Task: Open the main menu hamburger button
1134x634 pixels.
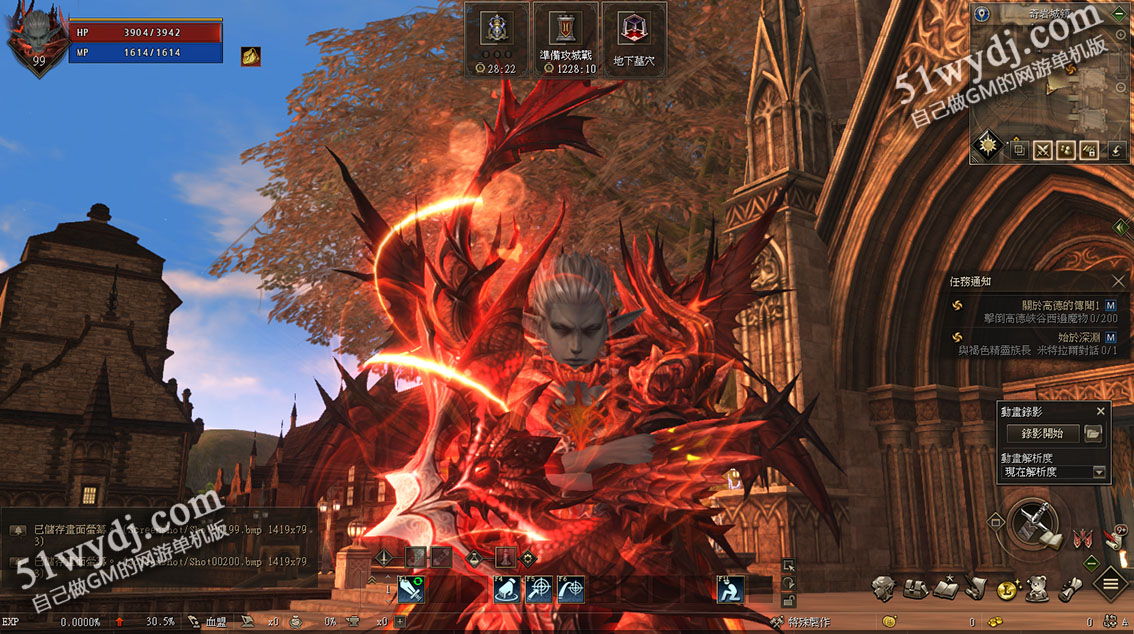Action: pyautogui.click(x=1111, y=583)
